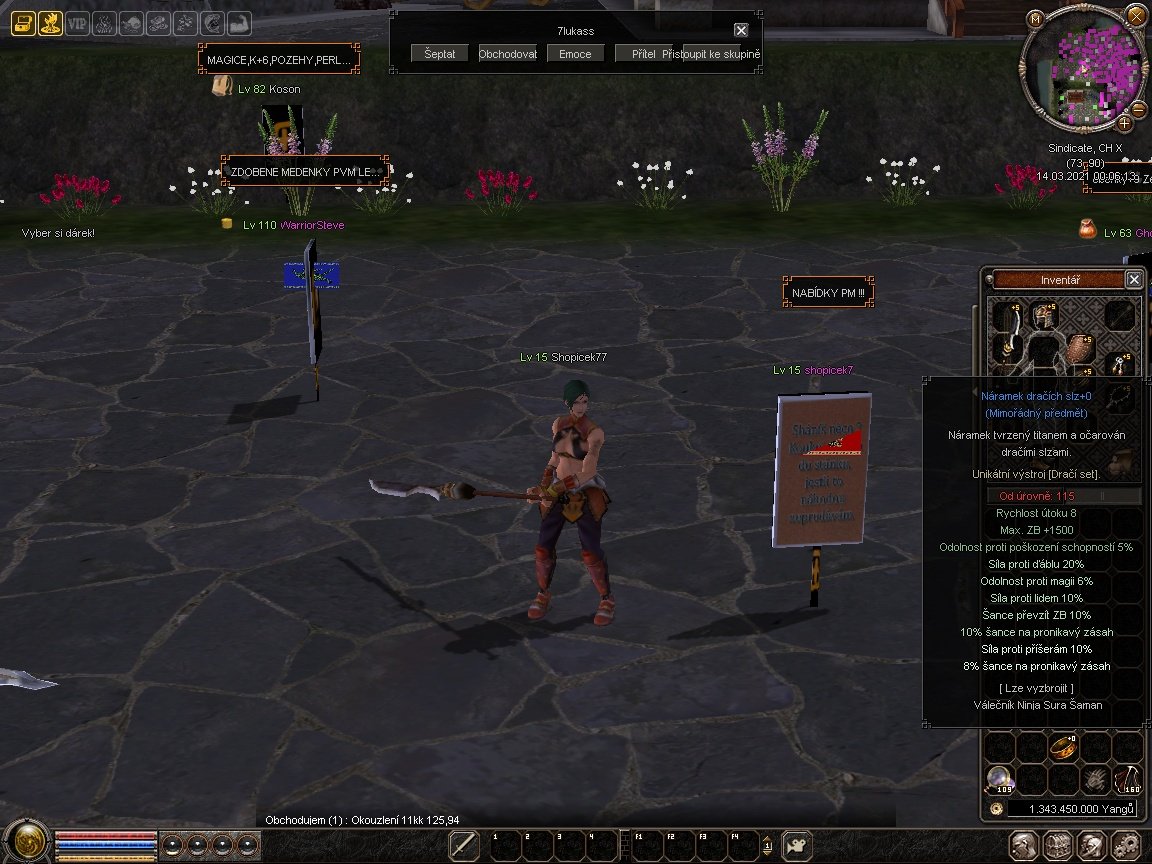Add 7lukass as friend with Přítel
Image resolution: width=1152 pixels, height=864 pixels.
coord(643,54)
